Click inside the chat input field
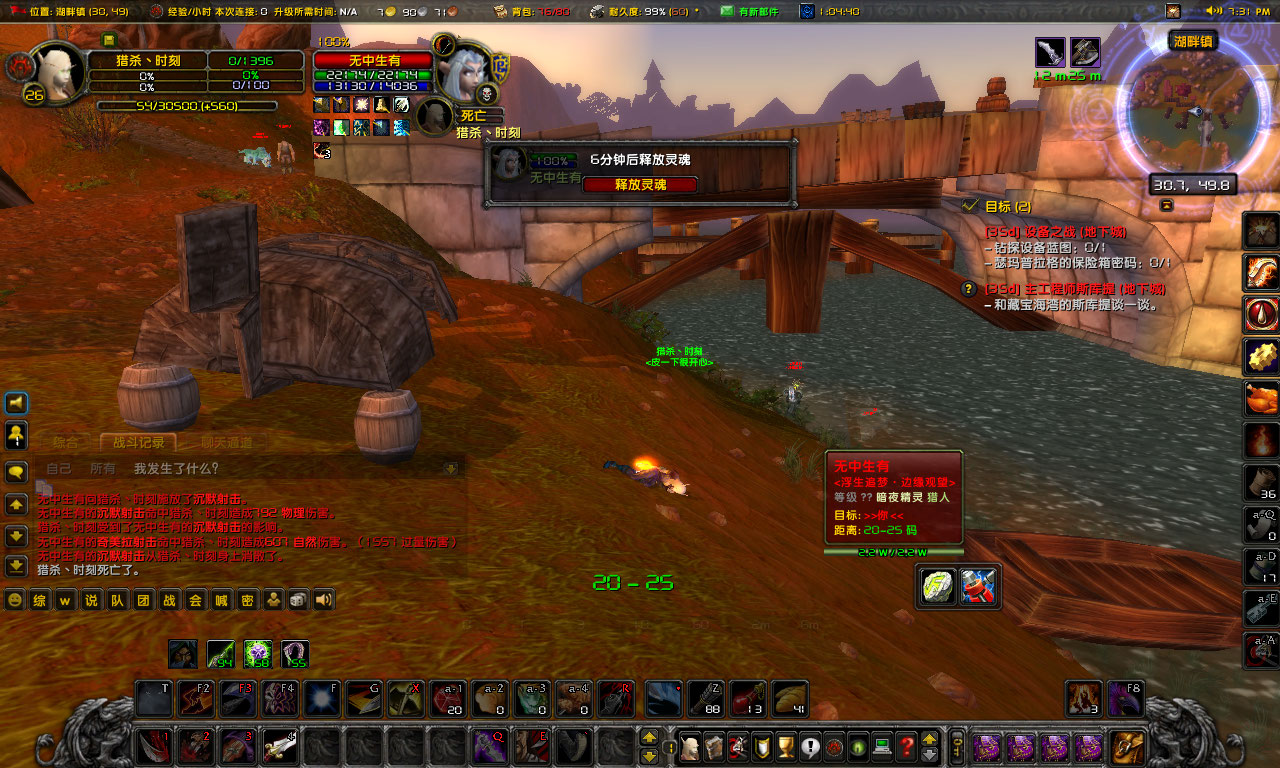 (172, 469)
